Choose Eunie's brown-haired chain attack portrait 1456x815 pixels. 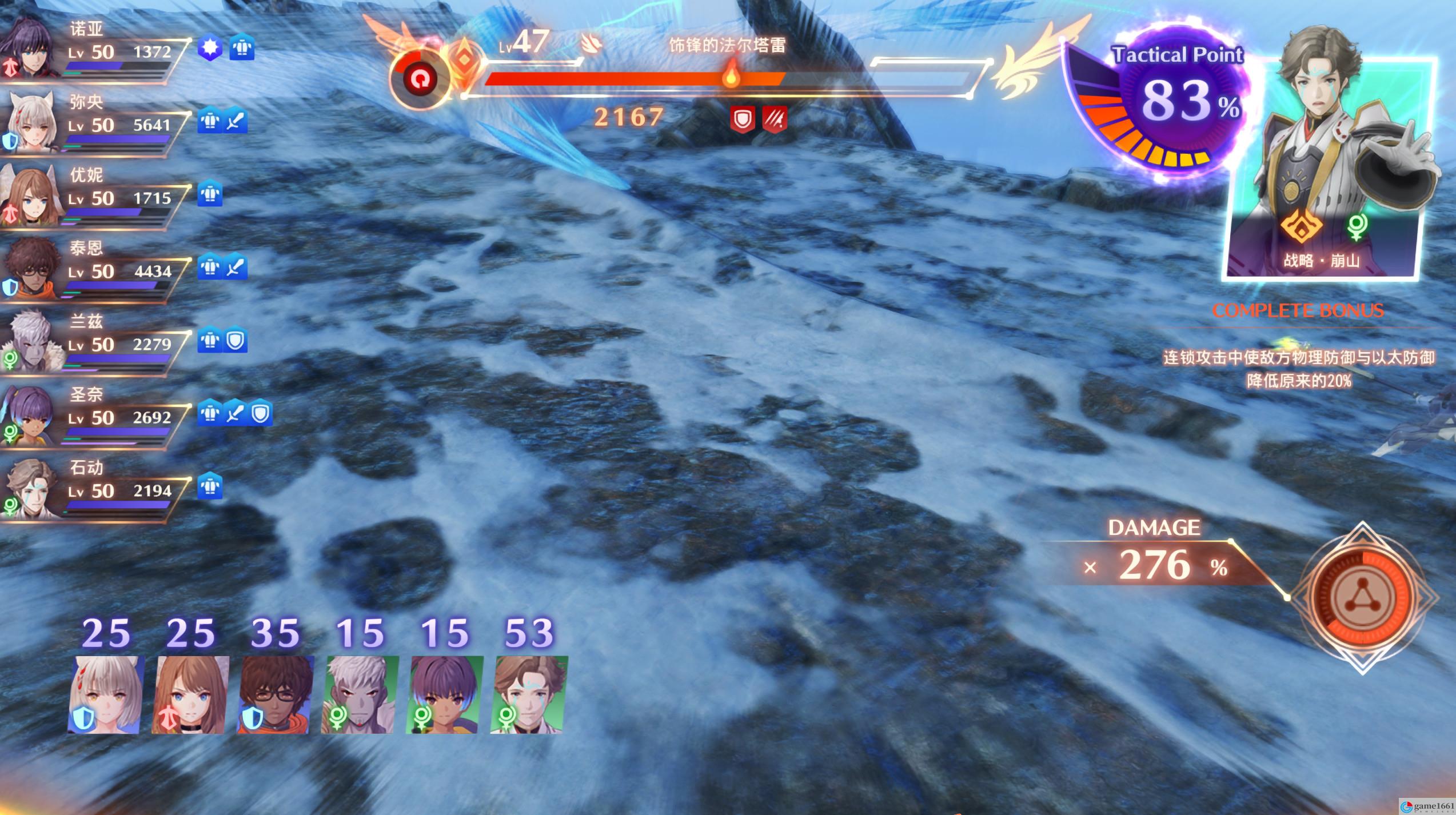tap(190, 694)
